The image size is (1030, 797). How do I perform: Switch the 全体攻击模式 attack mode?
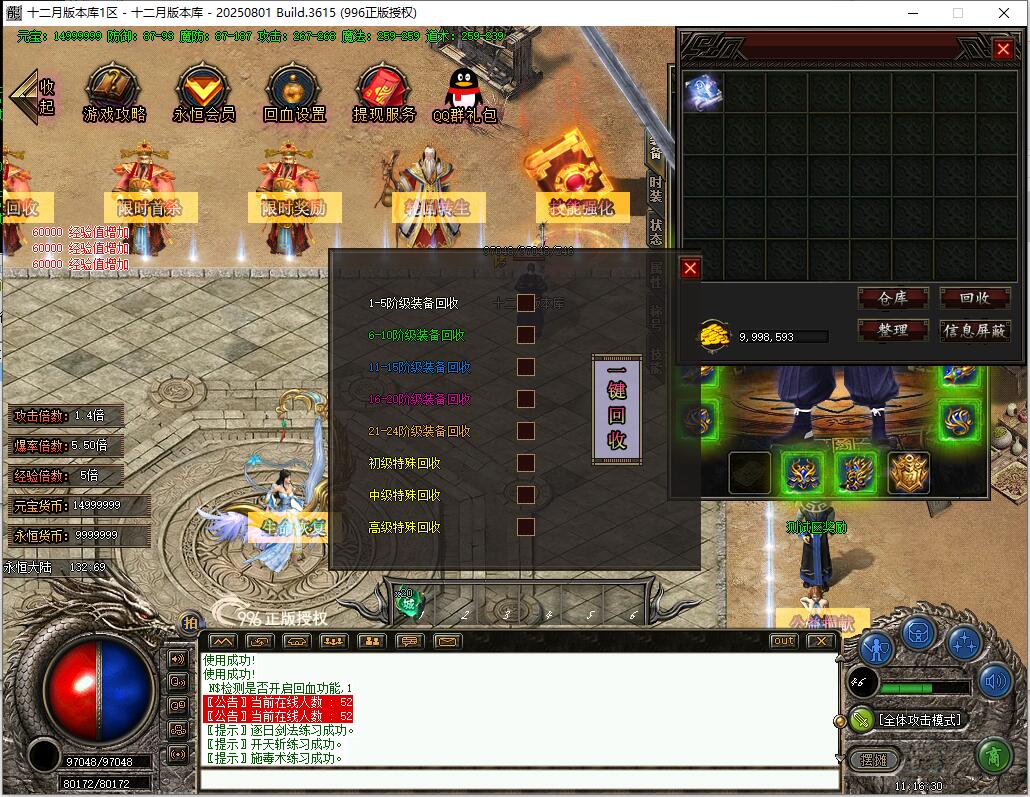(x=919, y=719)
